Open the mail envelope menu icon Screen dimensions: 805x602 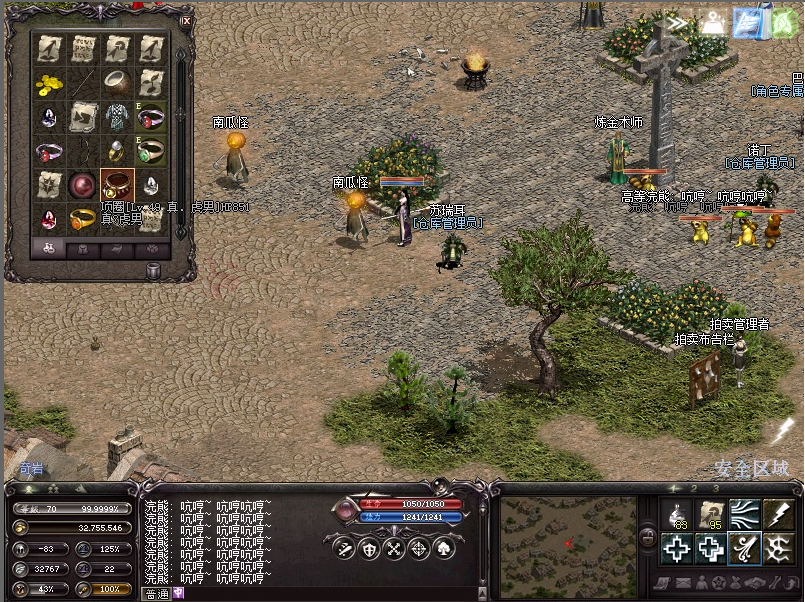click(x=683, y=583)
